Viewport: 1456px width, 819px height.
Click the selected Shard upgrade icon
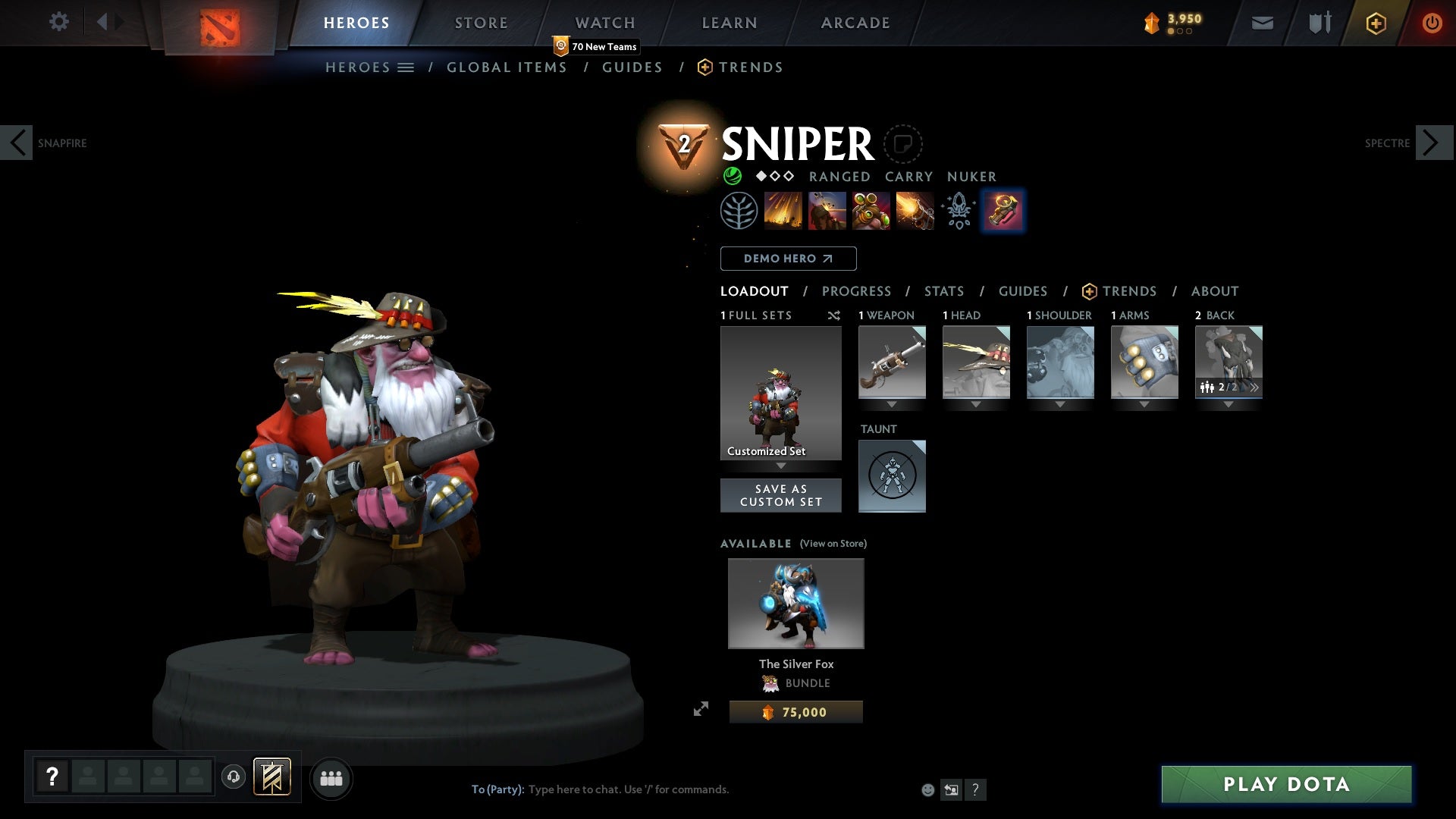tap(1003, 211)
